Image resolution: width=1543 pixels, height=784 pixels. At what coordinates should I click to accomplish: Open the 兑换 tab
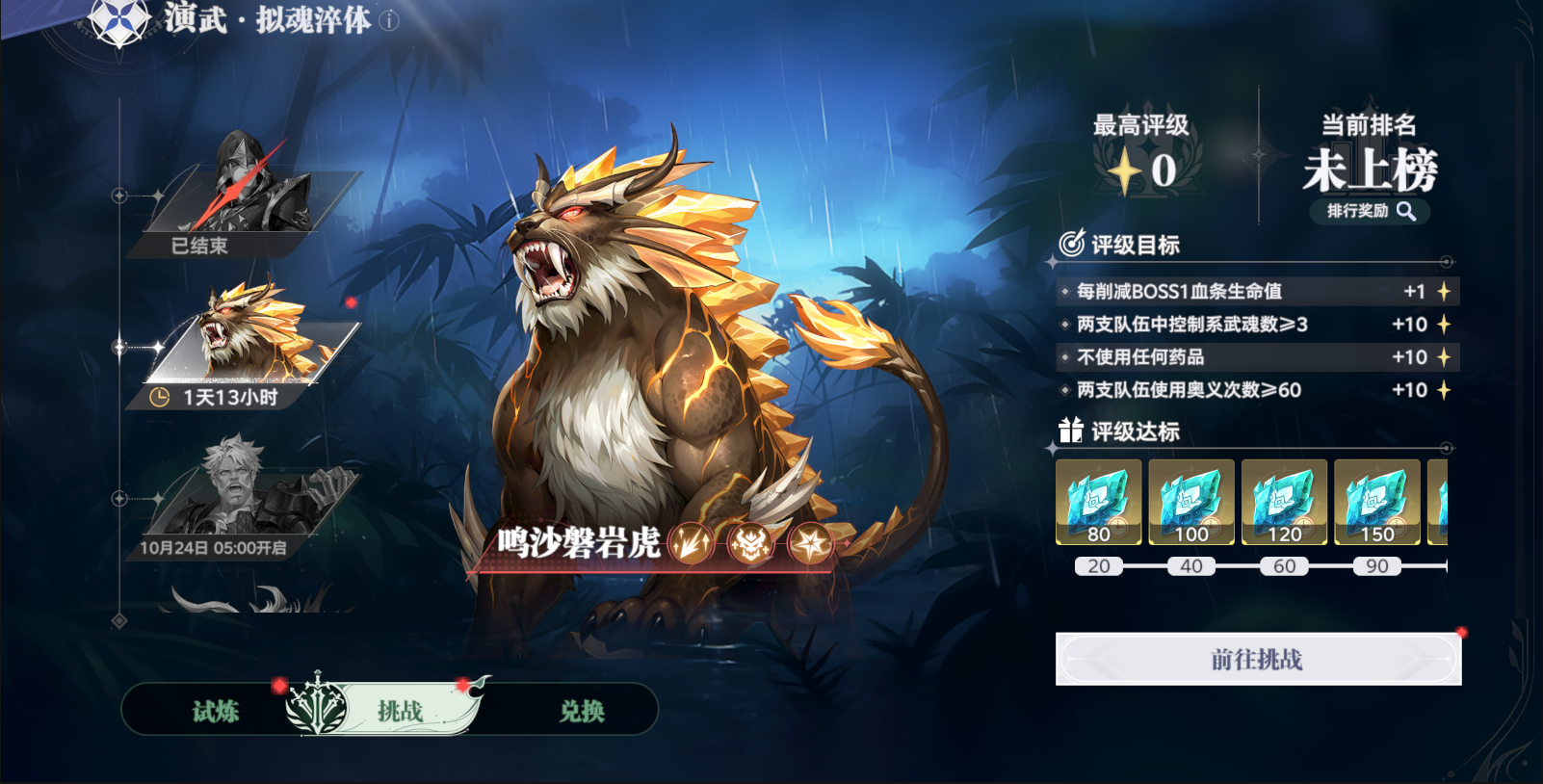pos(581,711)
